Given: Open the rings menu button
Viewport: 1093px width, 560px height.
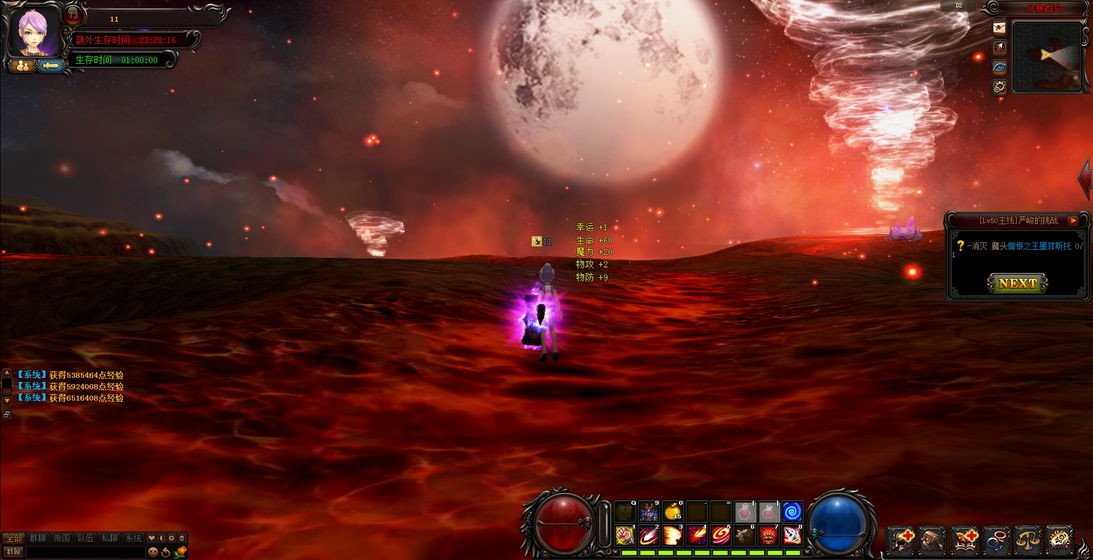Looking at the screenshot, I should (x=996, y=541).
